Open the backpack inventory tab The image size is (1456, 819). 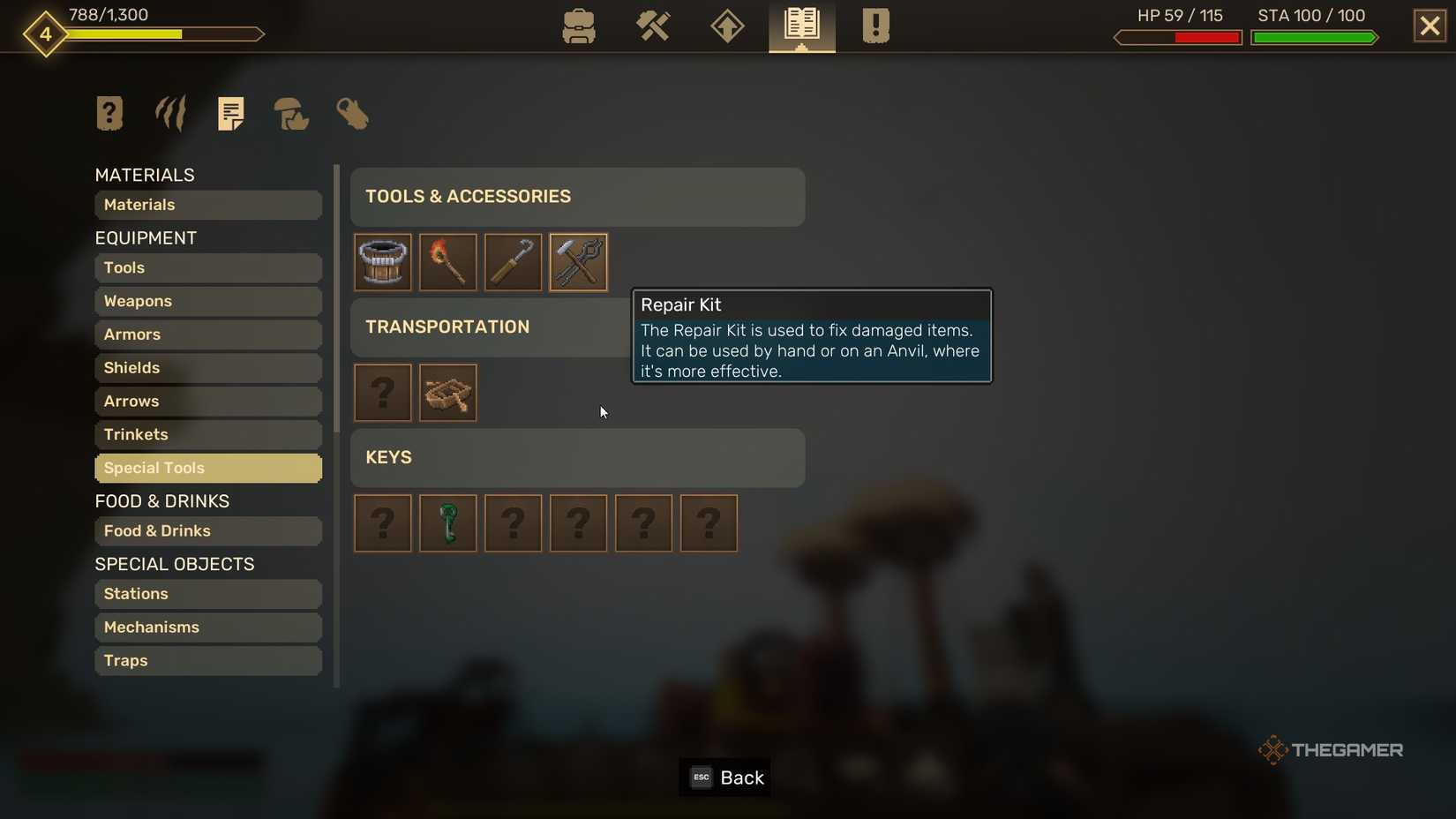click(x=578, y=26)
